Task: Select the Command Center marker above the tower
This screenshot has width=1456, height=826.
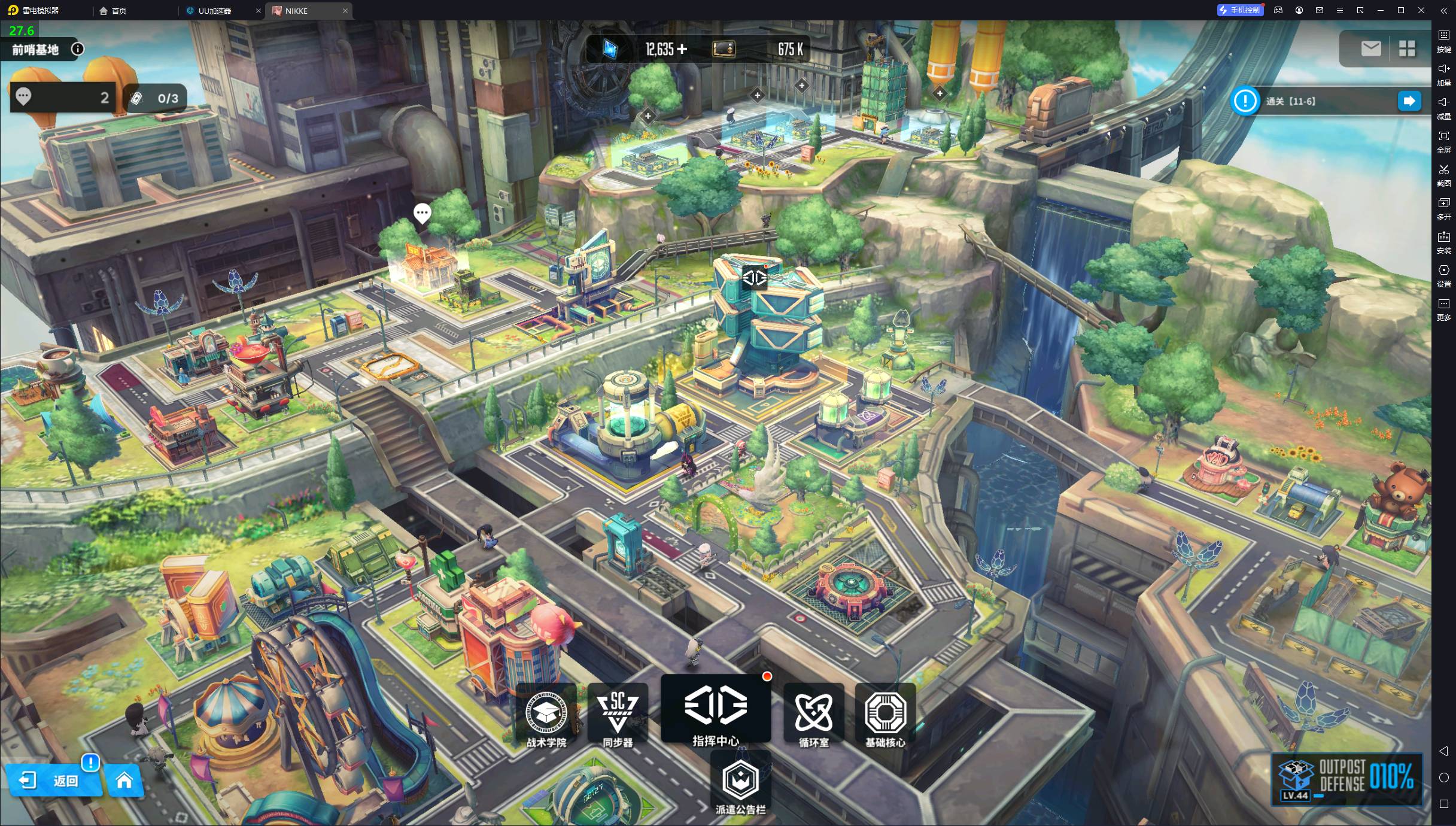Action: tap(755, 277)
